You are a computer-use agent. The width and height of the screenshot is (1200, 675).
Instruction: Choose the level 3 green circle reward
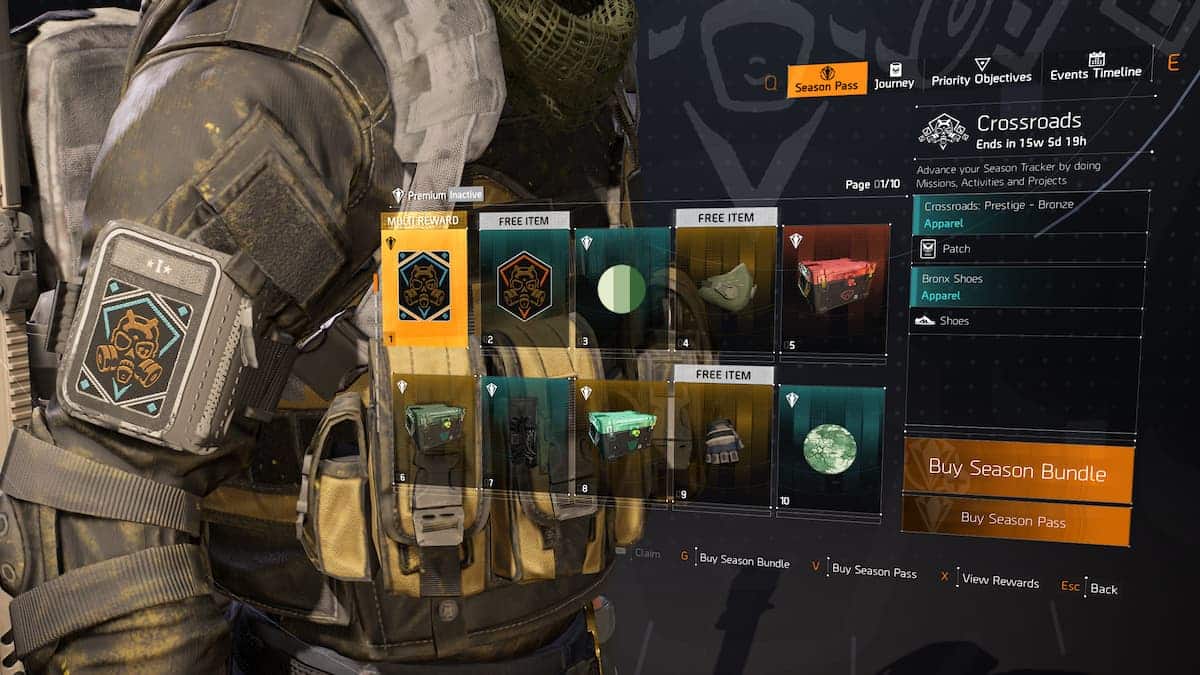622,289
